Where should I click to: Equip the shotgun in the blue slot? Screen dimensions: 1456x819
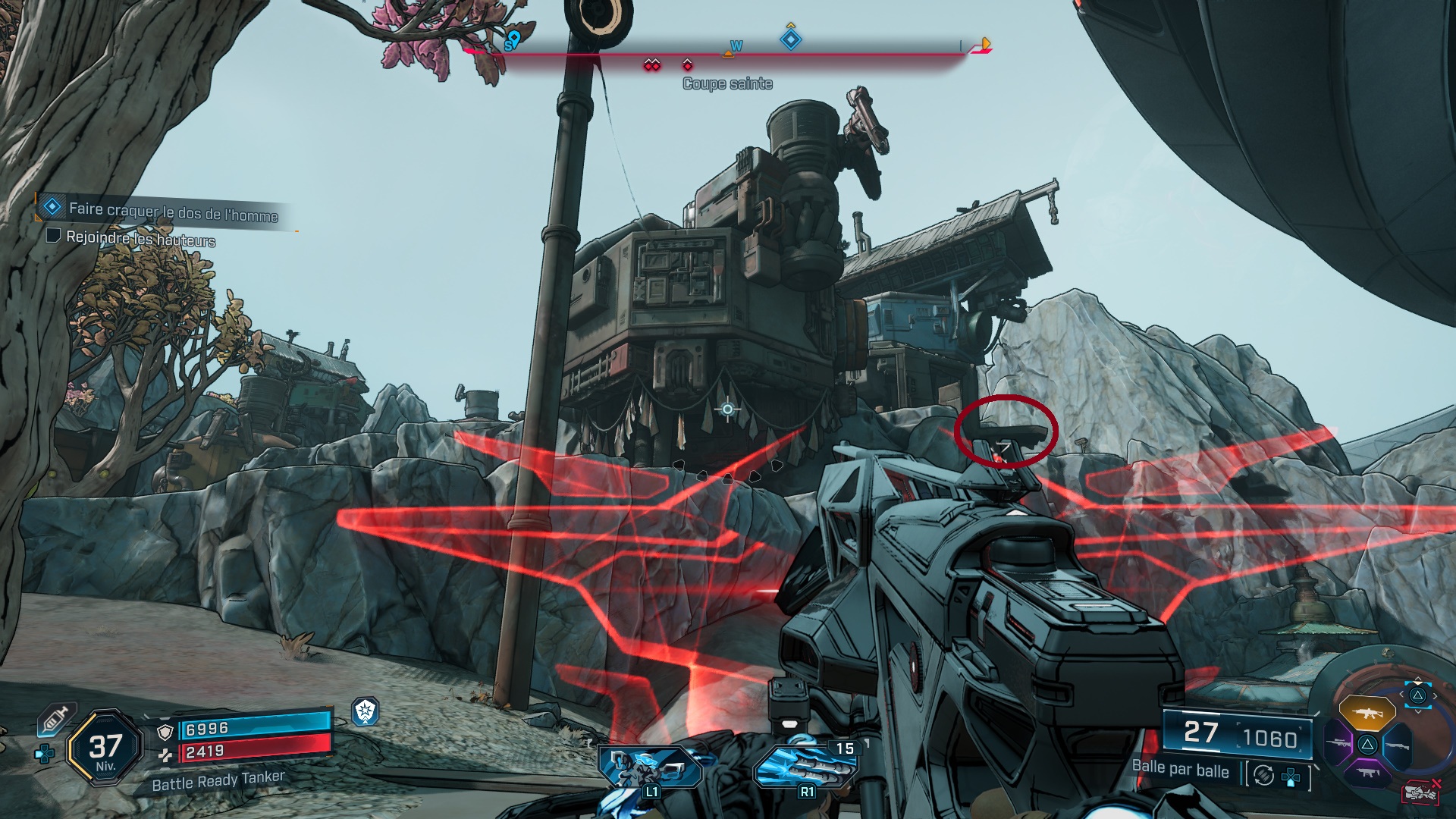point(1397,745)
